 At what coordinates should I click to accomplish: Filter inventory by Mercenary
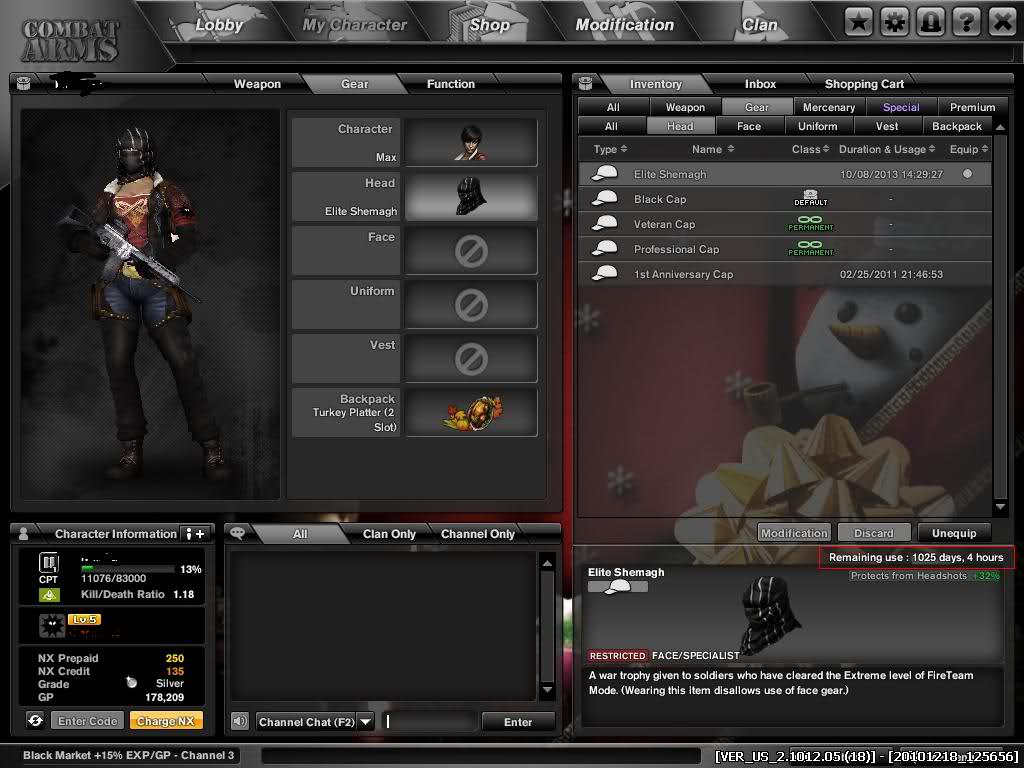click(x=829, y=107)
